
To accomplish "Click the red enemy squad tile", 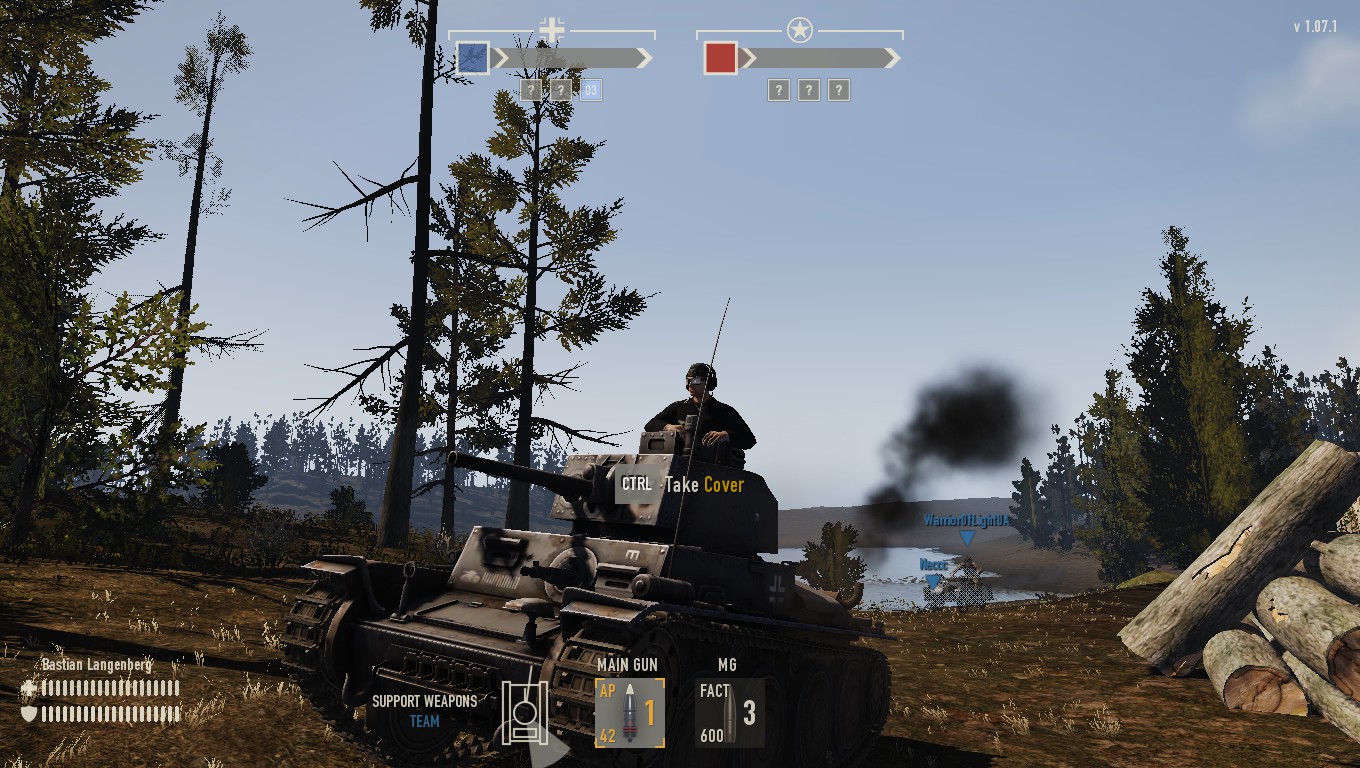I will coord(722,57).
